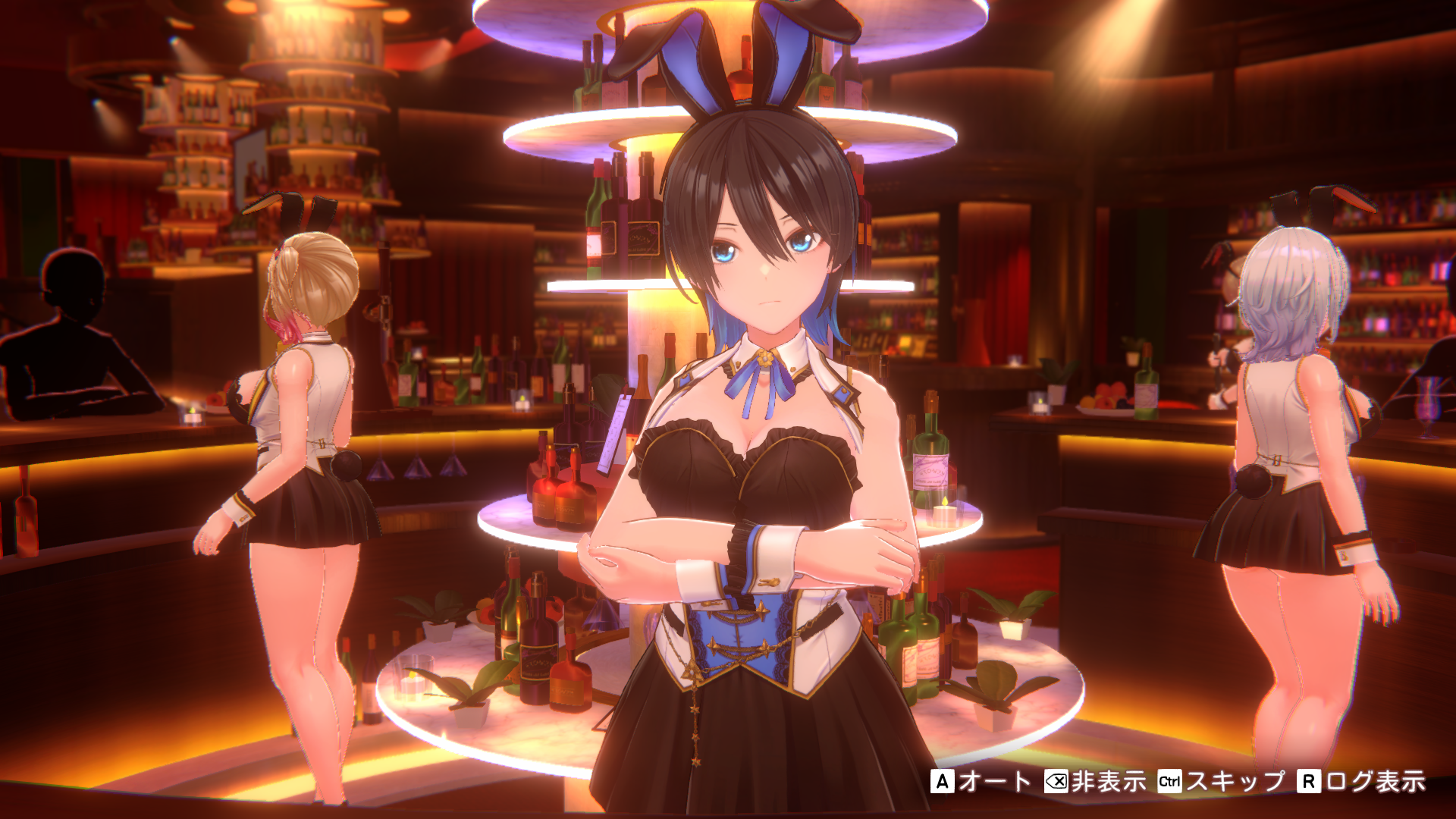Open the ログ表示 message log
This screenshot has height=819, width=1456.
[x=1363, y=781]
